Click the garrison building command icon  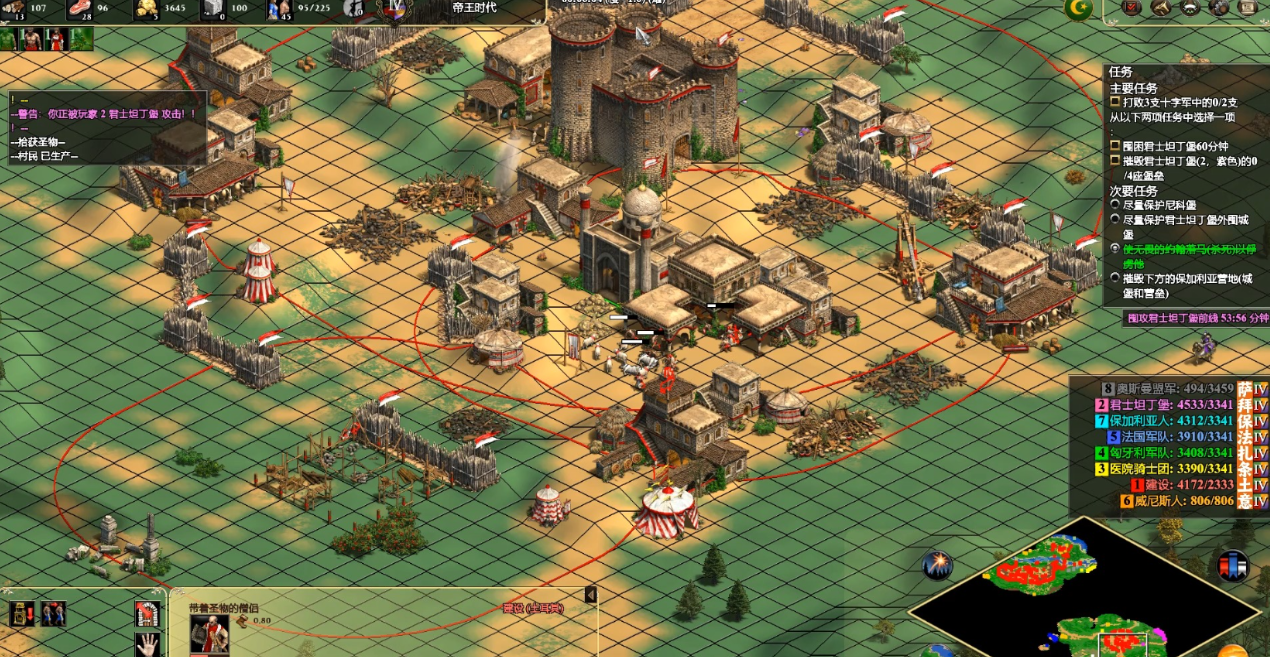(x=149, y=613)
